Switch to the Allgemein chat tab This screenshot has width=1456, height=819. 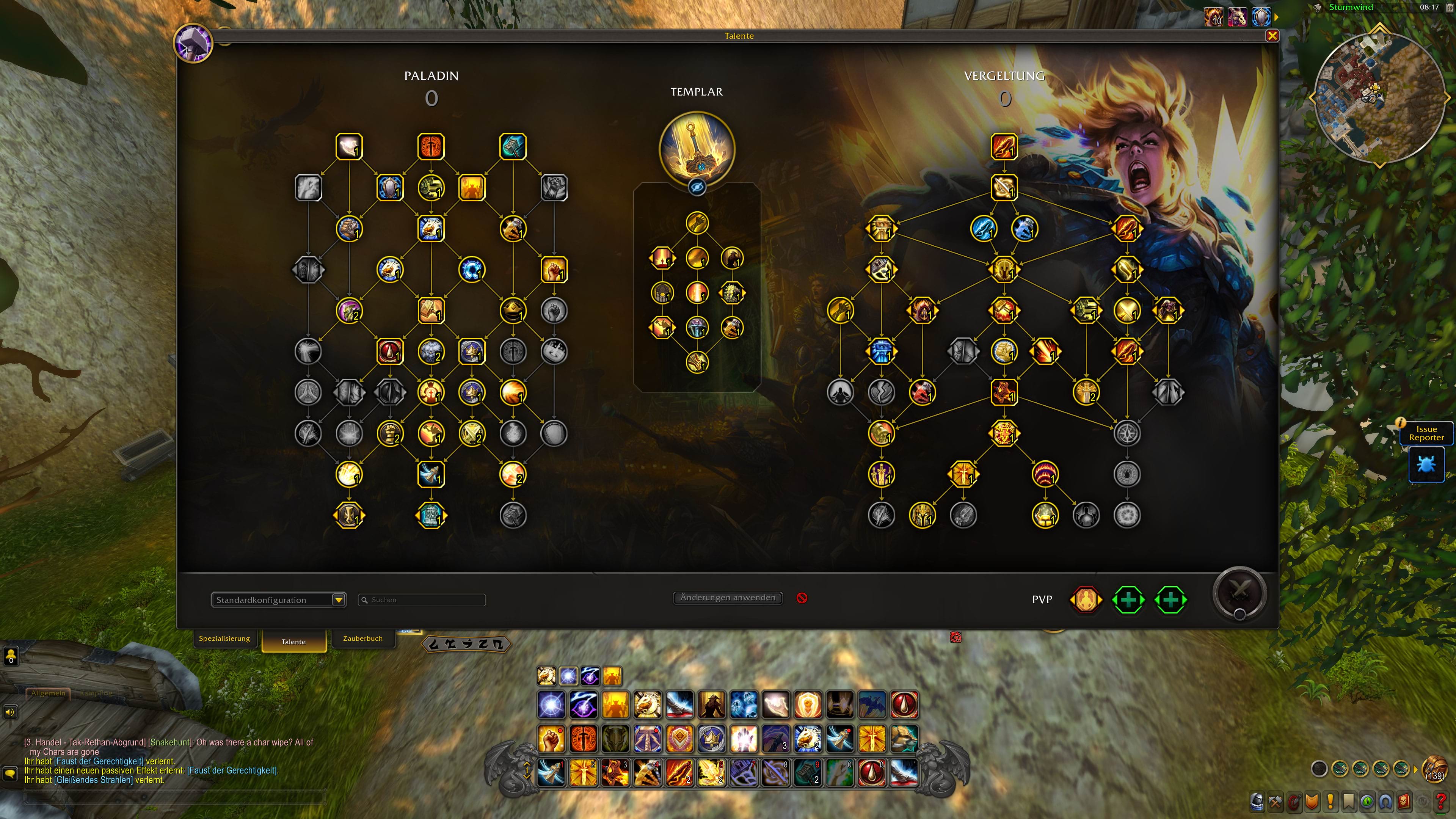click(48, 693)
